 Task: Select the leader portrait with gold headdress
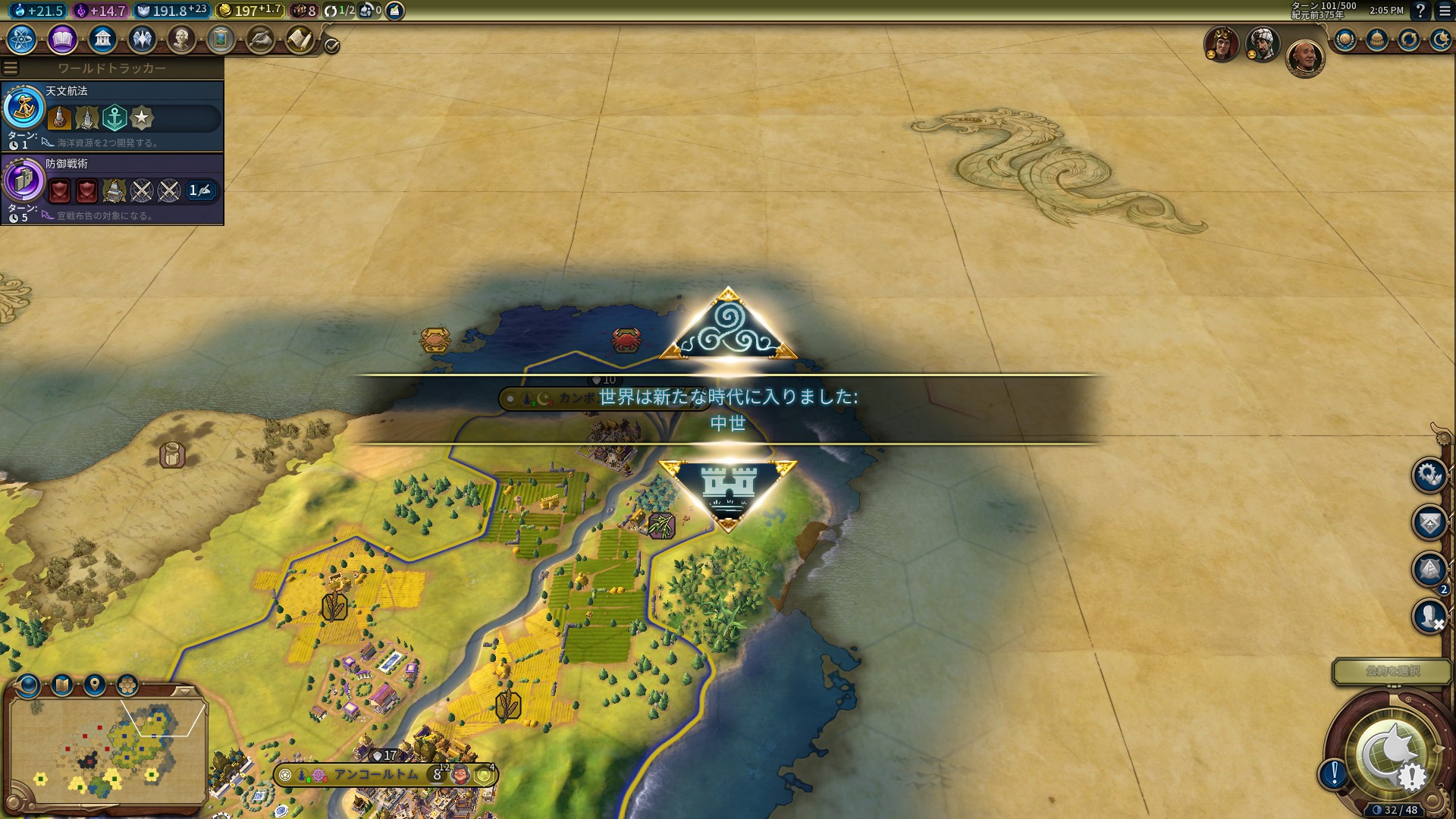[1222, 44]
